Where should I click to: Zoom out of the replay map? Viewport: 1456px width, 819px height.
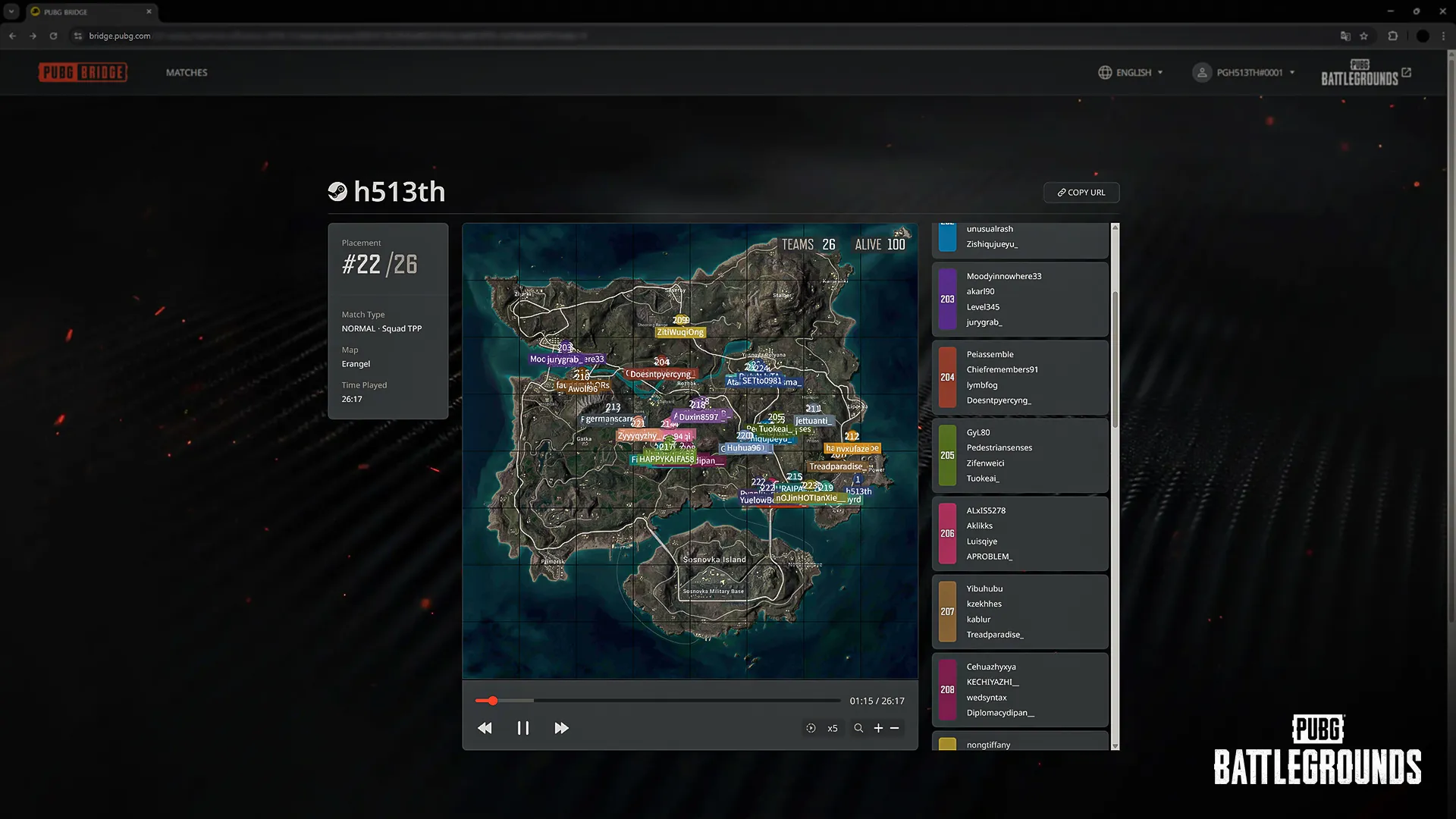point(895,728)
